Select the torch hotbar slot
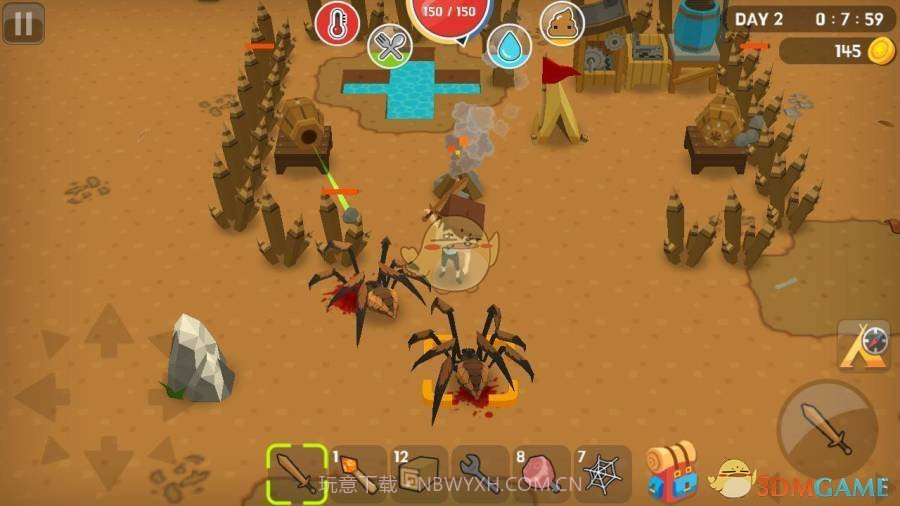This screenshot has height=506, width=900. pos(357,472)
